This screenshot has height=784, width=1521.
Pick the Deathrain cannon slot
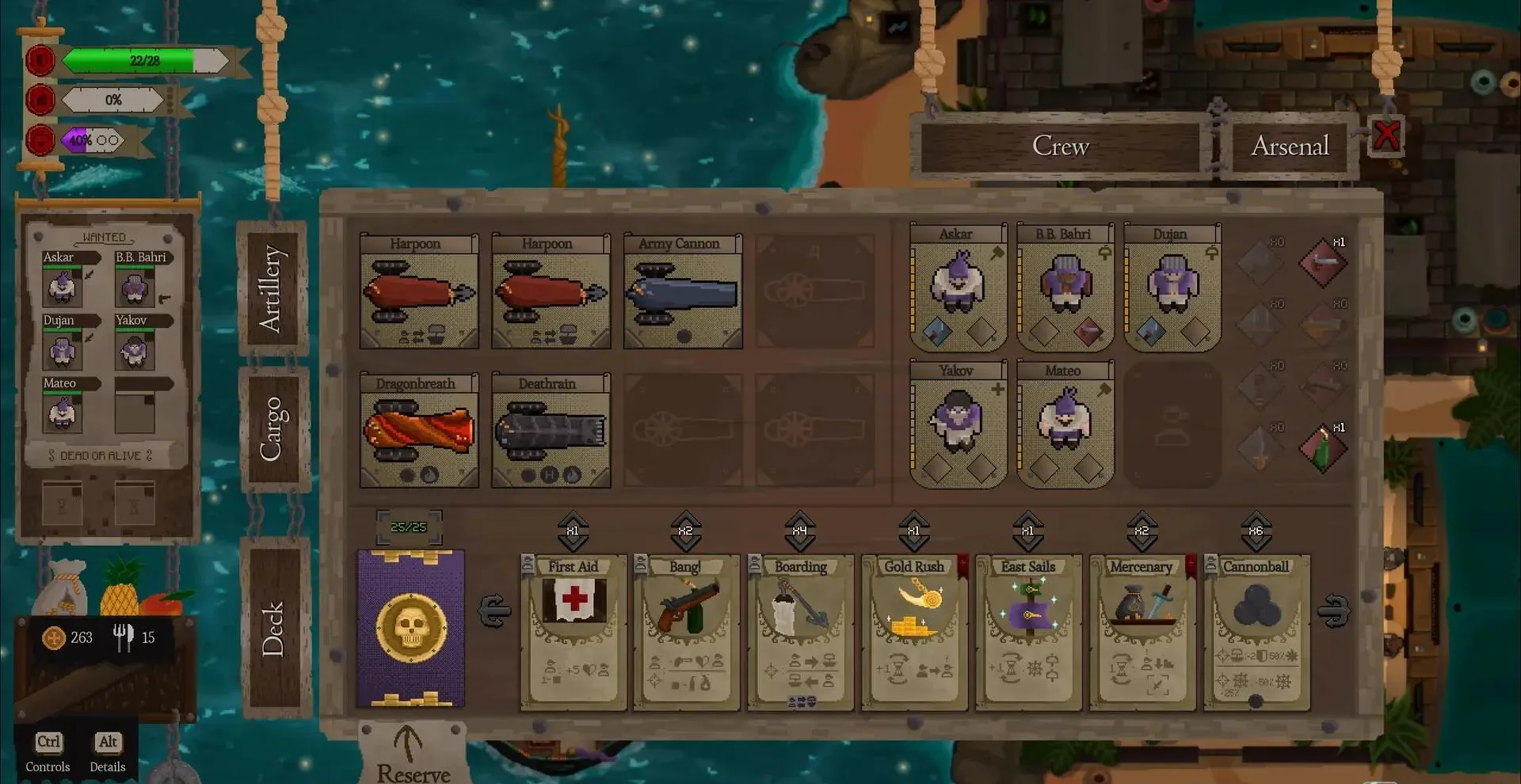(x=551, y=431)
